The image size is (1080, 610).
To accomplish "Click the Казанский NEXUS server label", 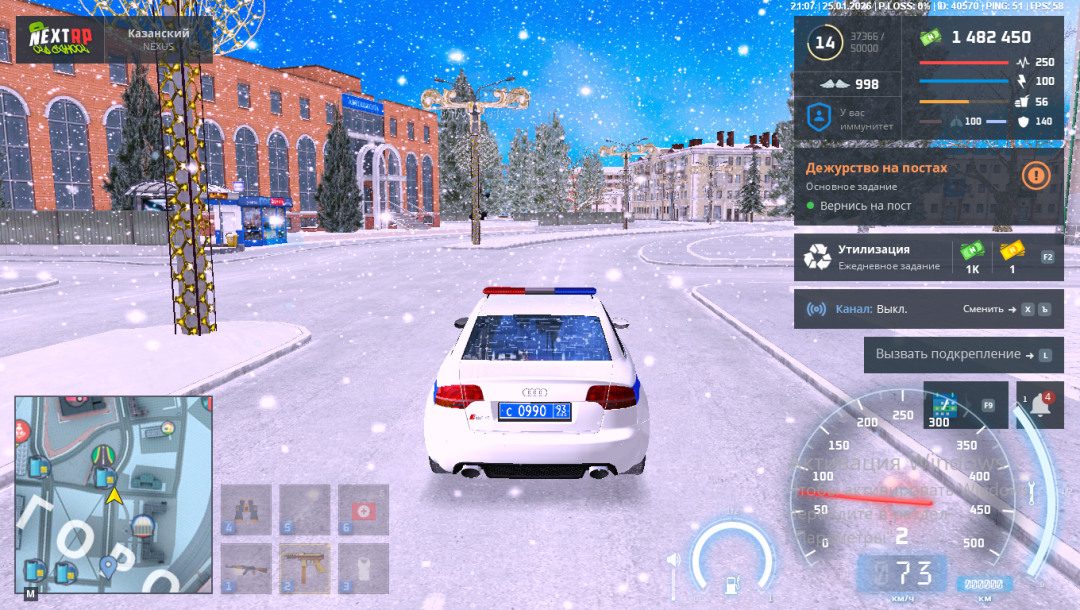I will point(158,40).
